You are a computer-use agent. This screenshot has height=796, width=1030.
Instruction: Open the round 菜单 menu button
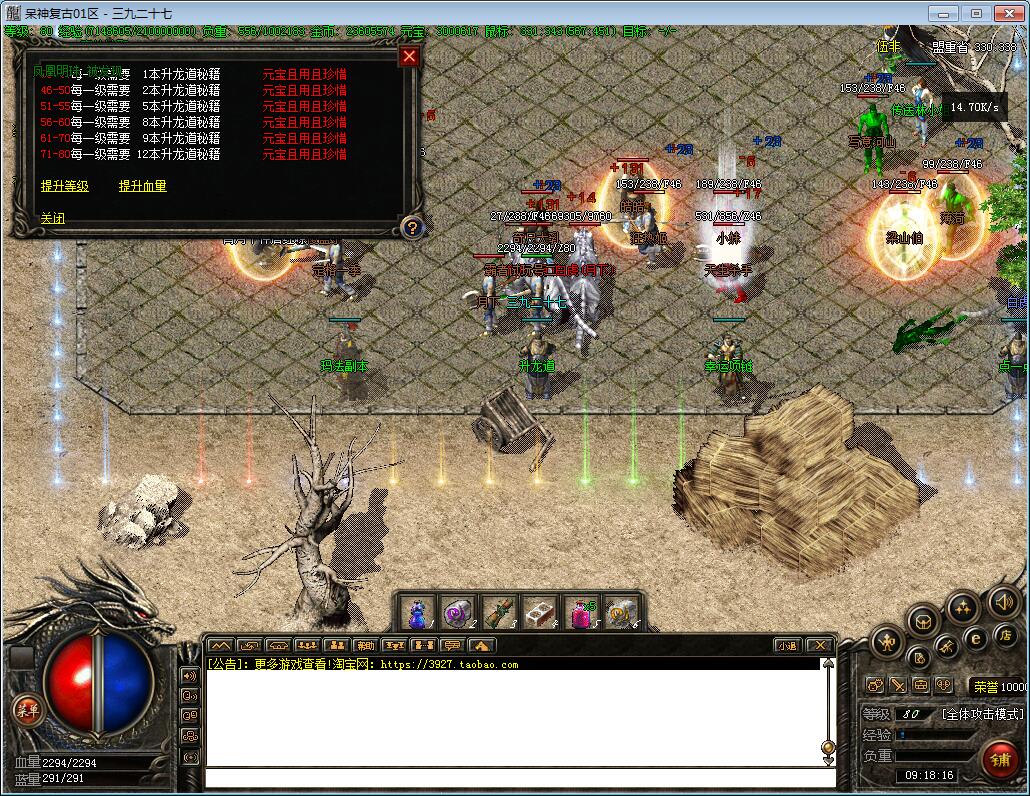27,709
